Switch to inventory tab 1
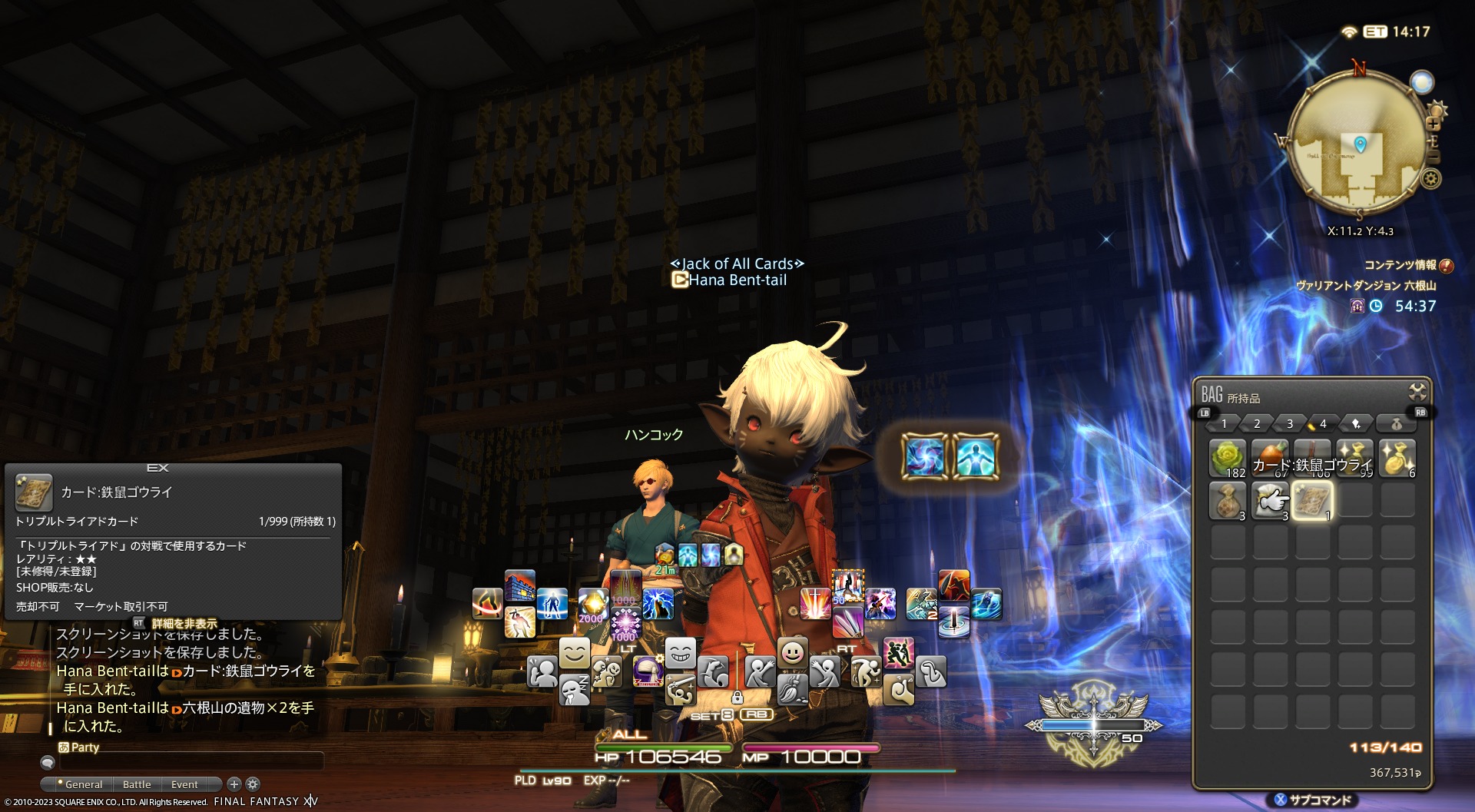The height and width of the screenshot is (812, 1475). tap(1224, 424)
